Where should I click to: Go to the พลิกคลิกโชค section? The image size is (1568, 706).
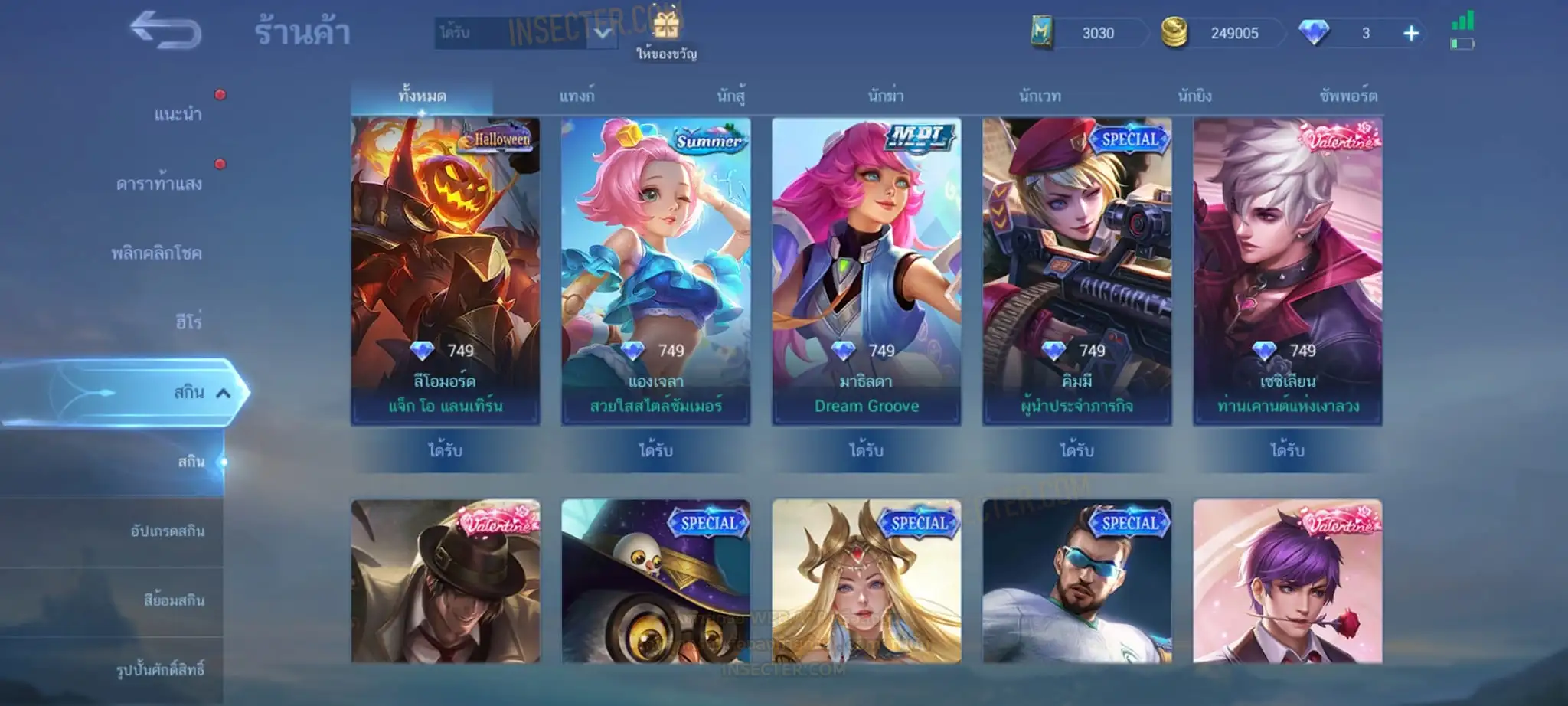pyautogui.click(x=156, y=253)
